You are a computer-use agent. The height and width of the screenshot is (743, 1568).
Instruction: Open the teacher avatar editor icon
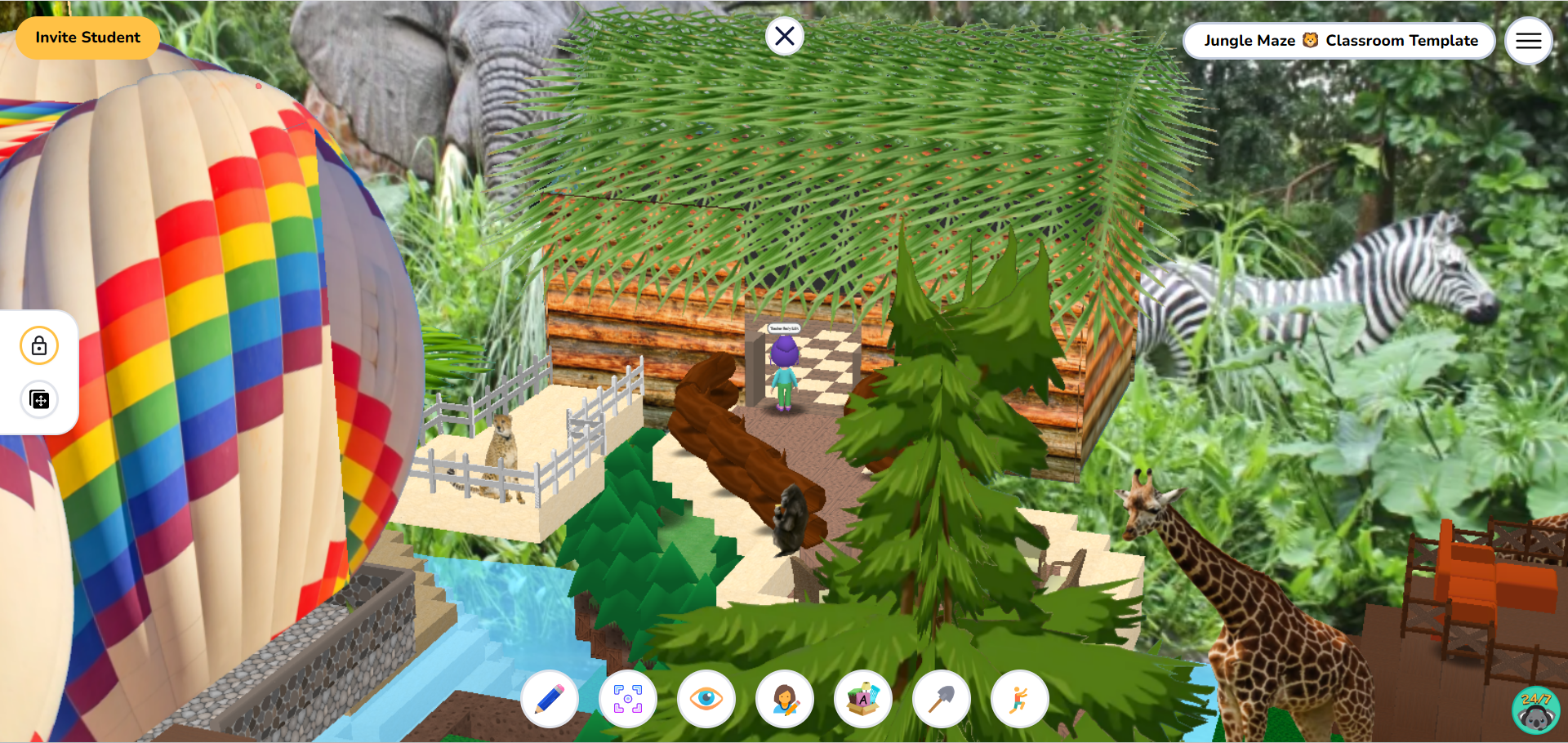coord(785,699)
